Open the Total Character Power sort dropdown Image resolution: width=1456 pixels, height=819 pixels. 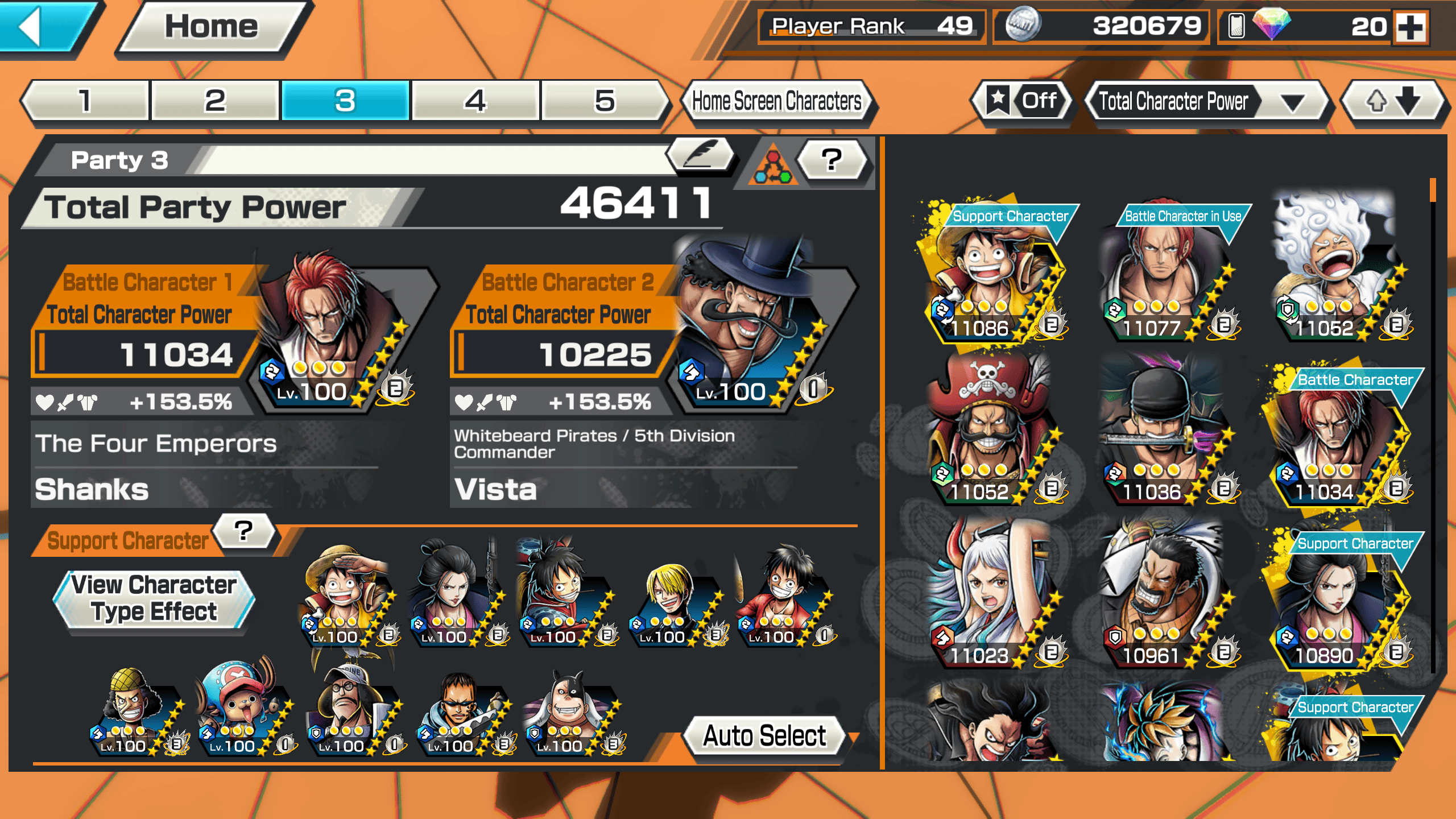1206,102
